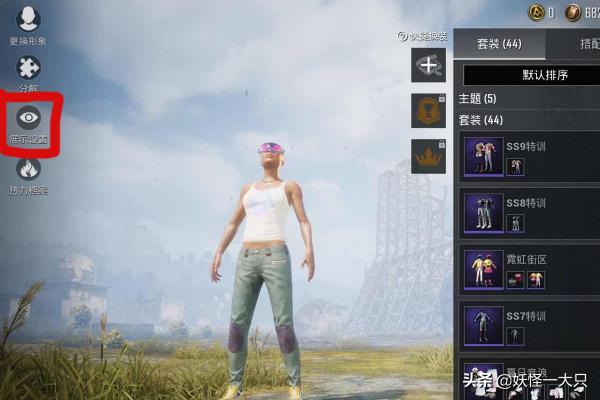Open the 热力档案 flame icon
Screen dimensions: 600x400
point(29,174)
